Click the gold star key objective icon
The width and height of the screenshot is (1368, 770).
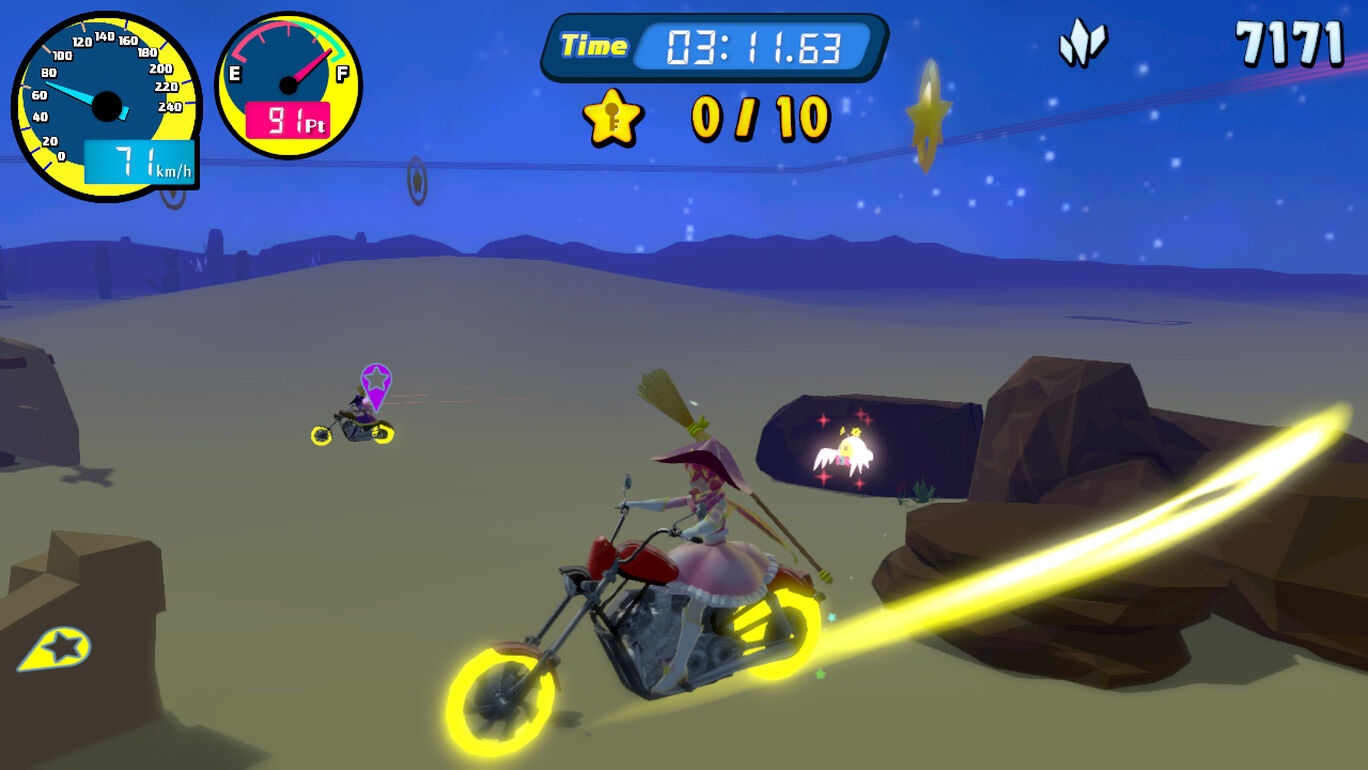pos(612,118)
